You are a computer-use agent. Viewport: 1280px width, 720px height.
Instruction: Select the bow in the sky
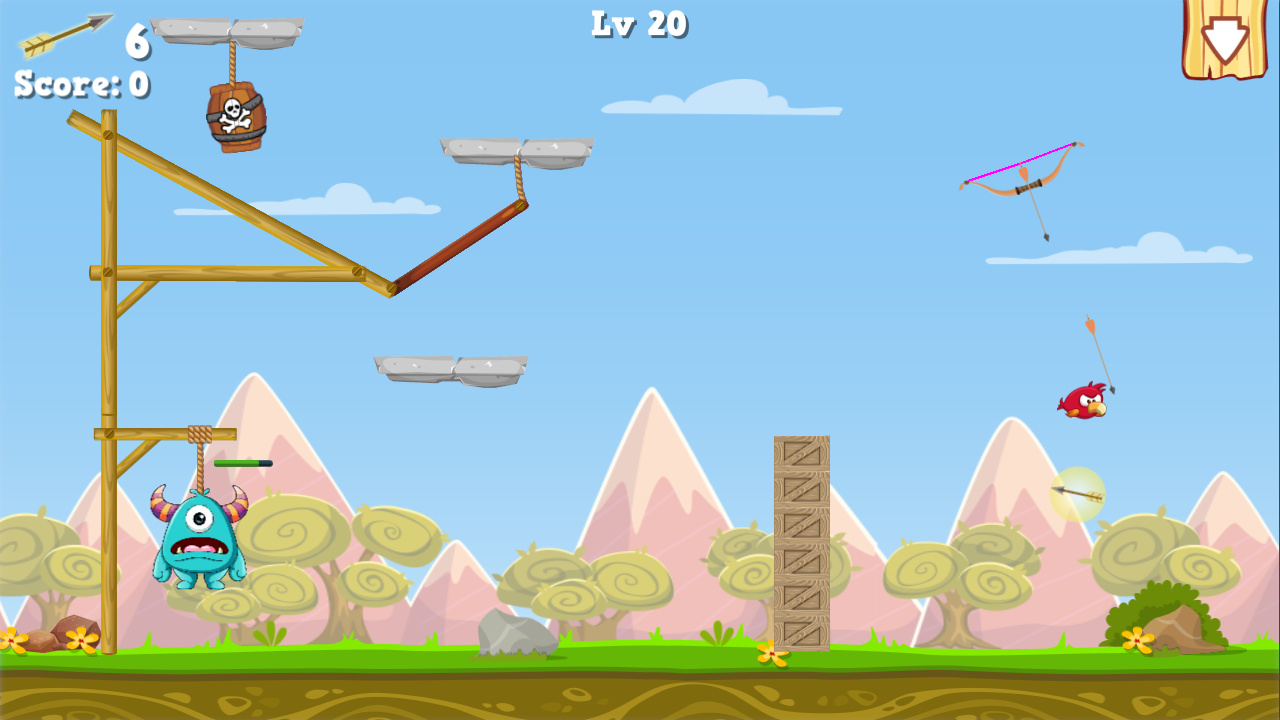(x=1020, y=170)
